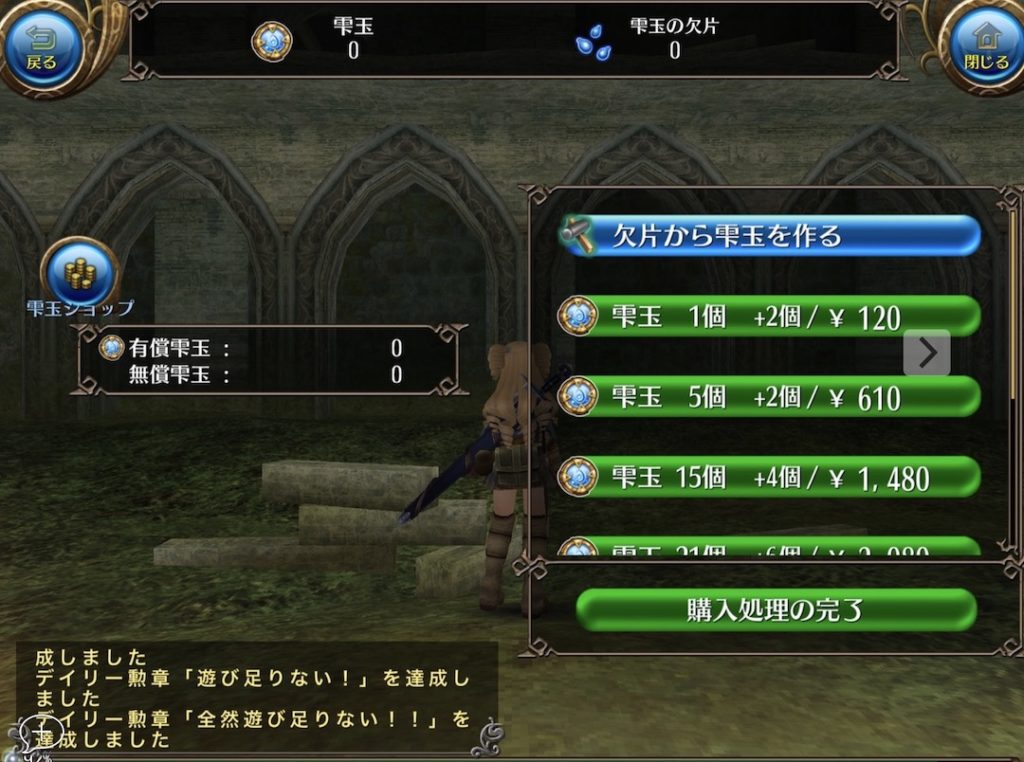The image size is (1024, 762).
Task: Select 欠片から雫玉を作る option
Action: coord(768,237)
